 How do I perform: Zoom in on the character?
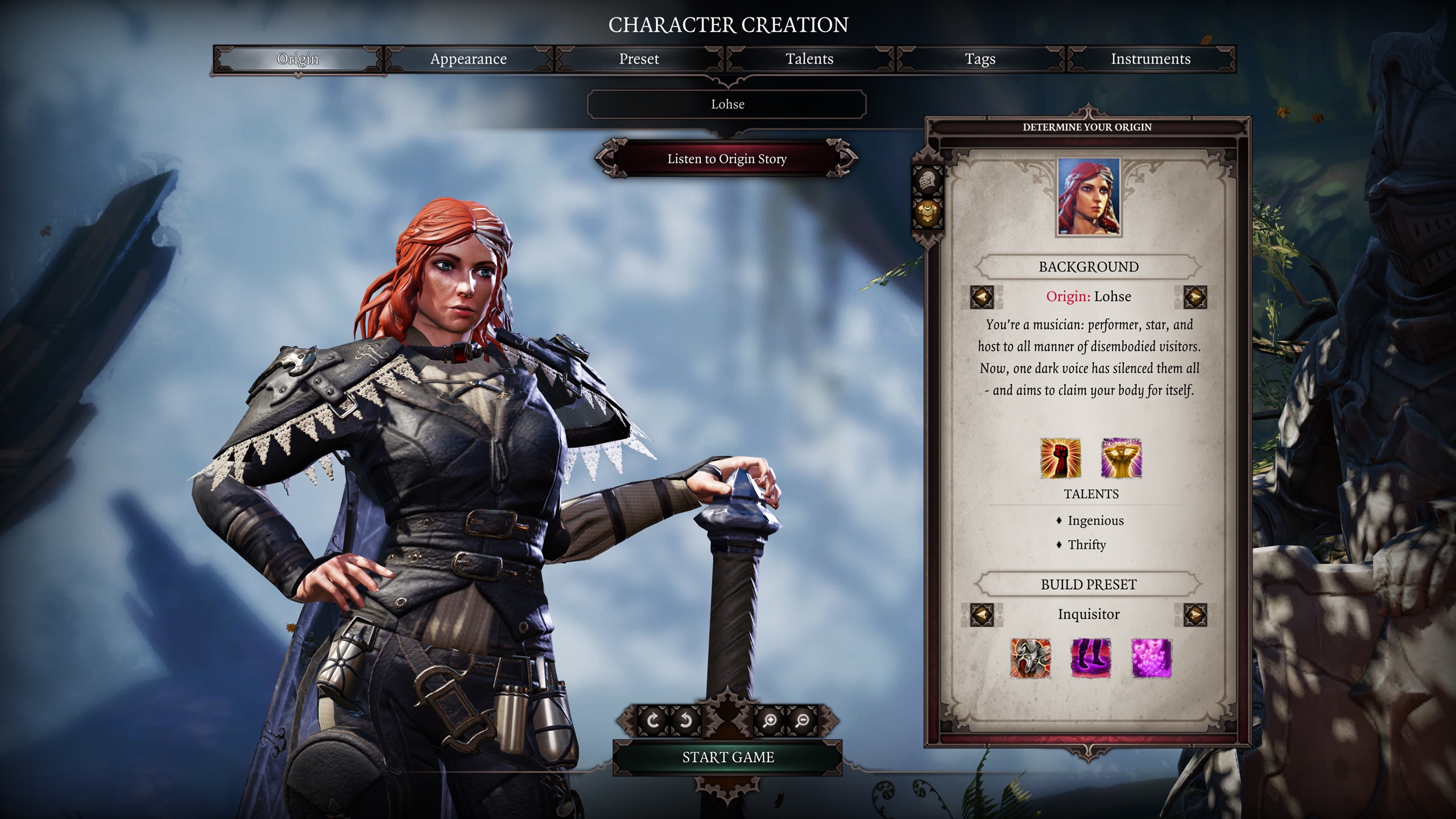pos(770,721)
